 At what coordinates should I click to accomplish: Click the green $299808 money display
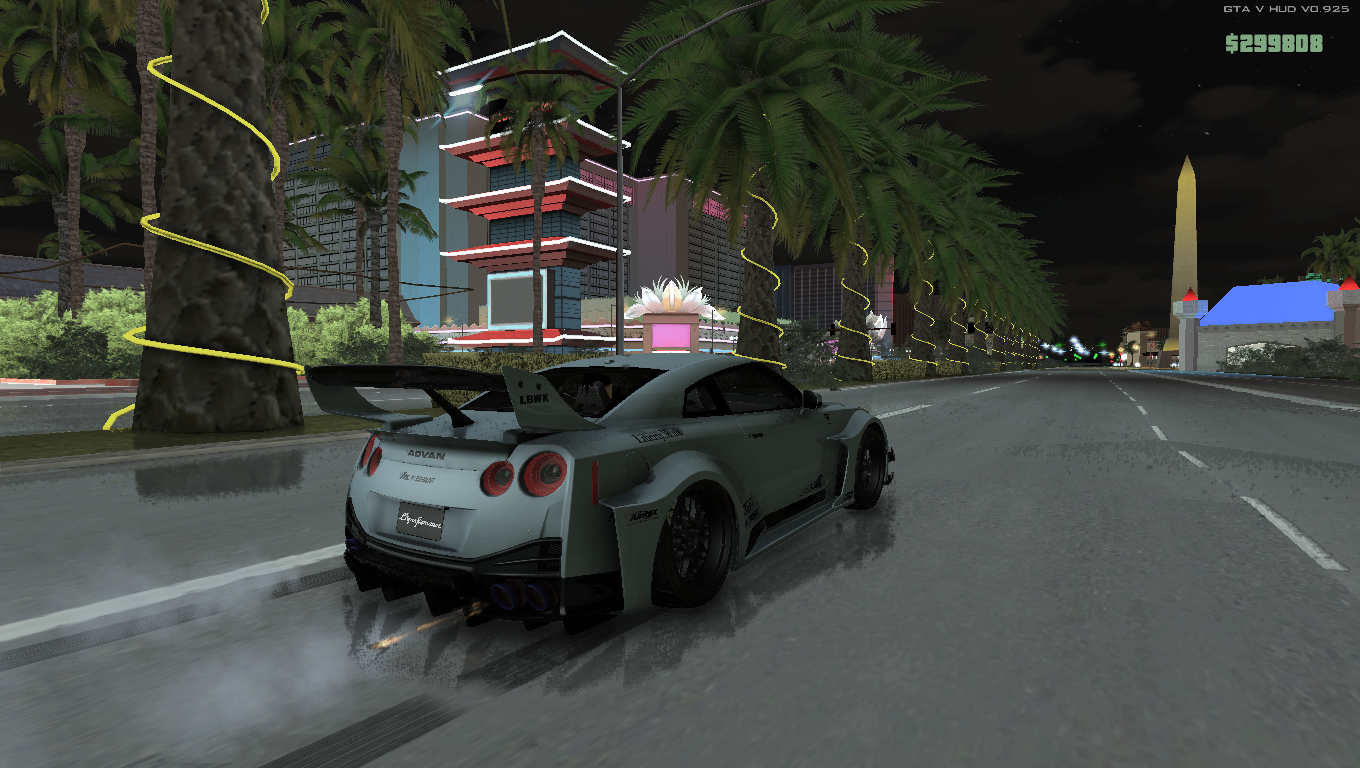pos(1272,41)
